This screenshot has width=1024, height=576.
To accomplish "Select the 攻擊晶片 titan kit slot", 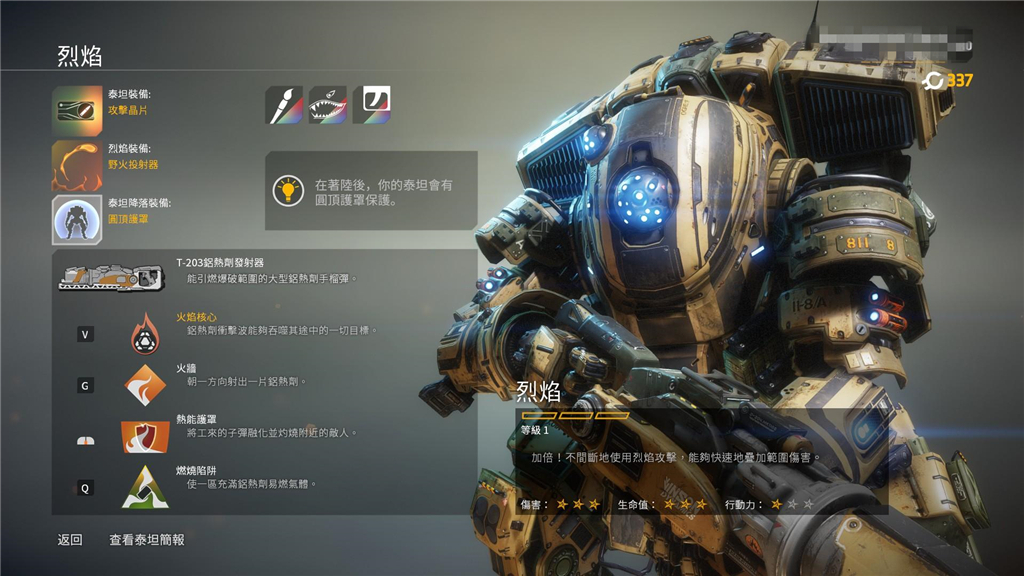I will (x=77, y=111).
